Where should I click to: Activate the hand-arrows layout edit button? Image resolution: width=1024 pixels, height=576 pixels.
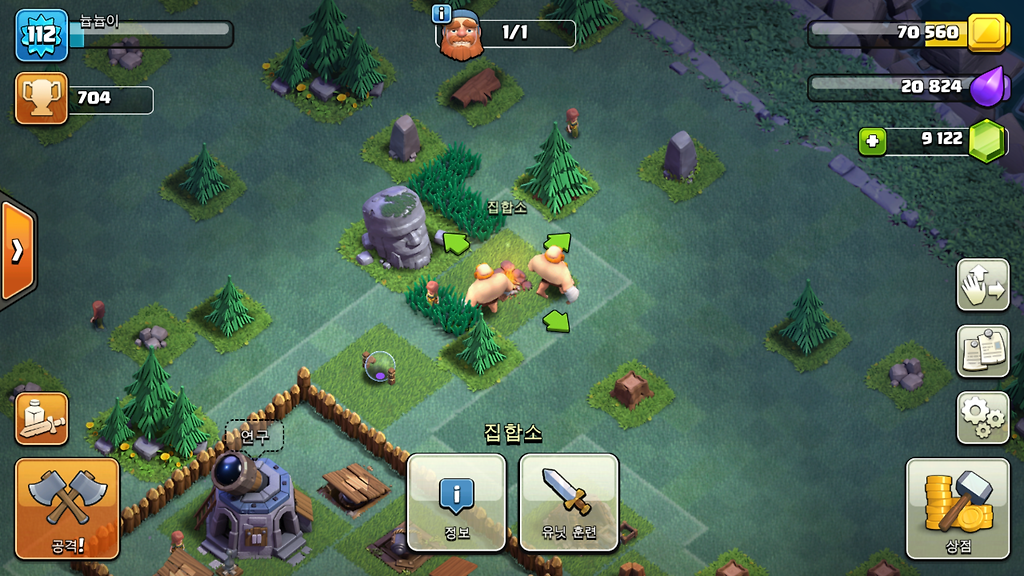coord(982,285)
